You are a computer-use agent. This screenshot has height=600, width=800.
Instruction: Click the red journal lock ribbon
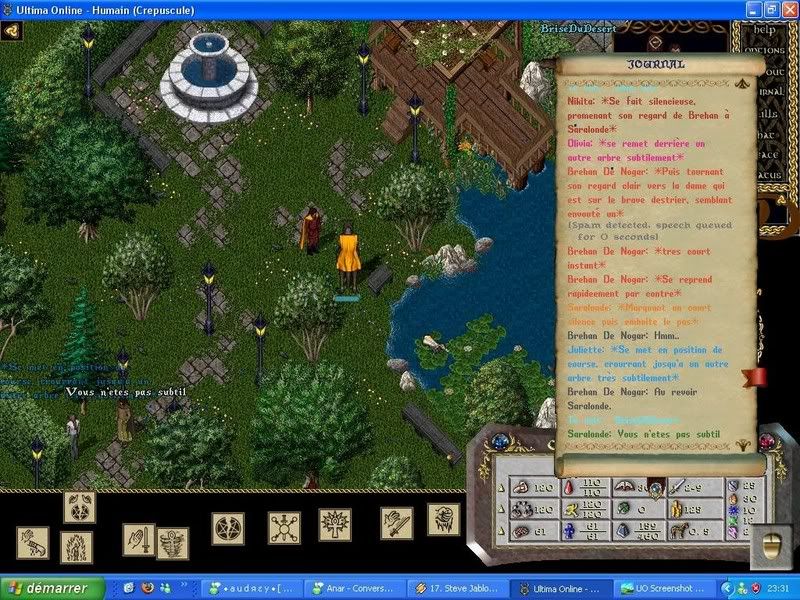(x=753, y=378)
